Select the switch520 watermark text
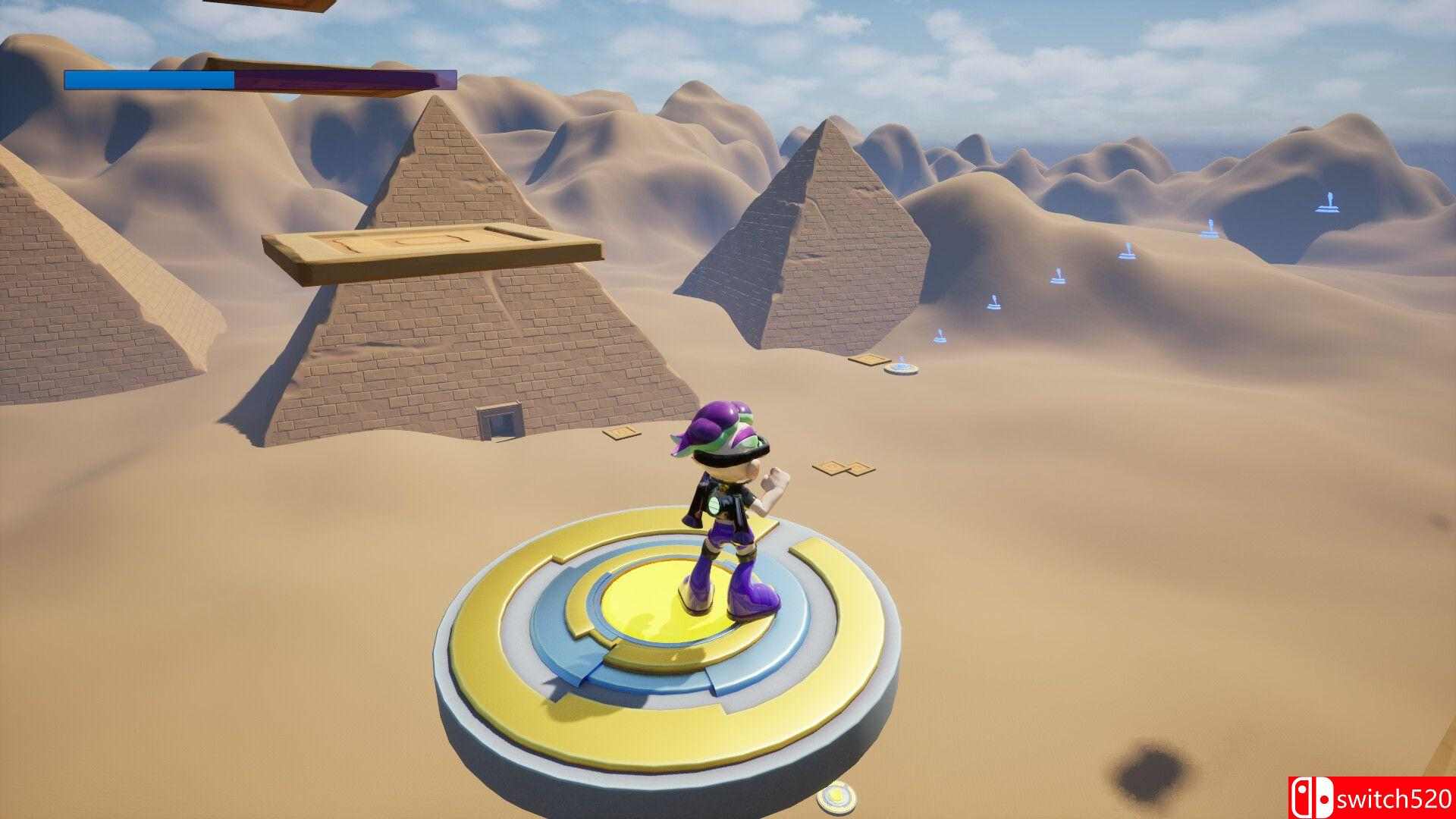Screen dimensions: 1456x819 pyautogui.click(x=1395, y=799)
